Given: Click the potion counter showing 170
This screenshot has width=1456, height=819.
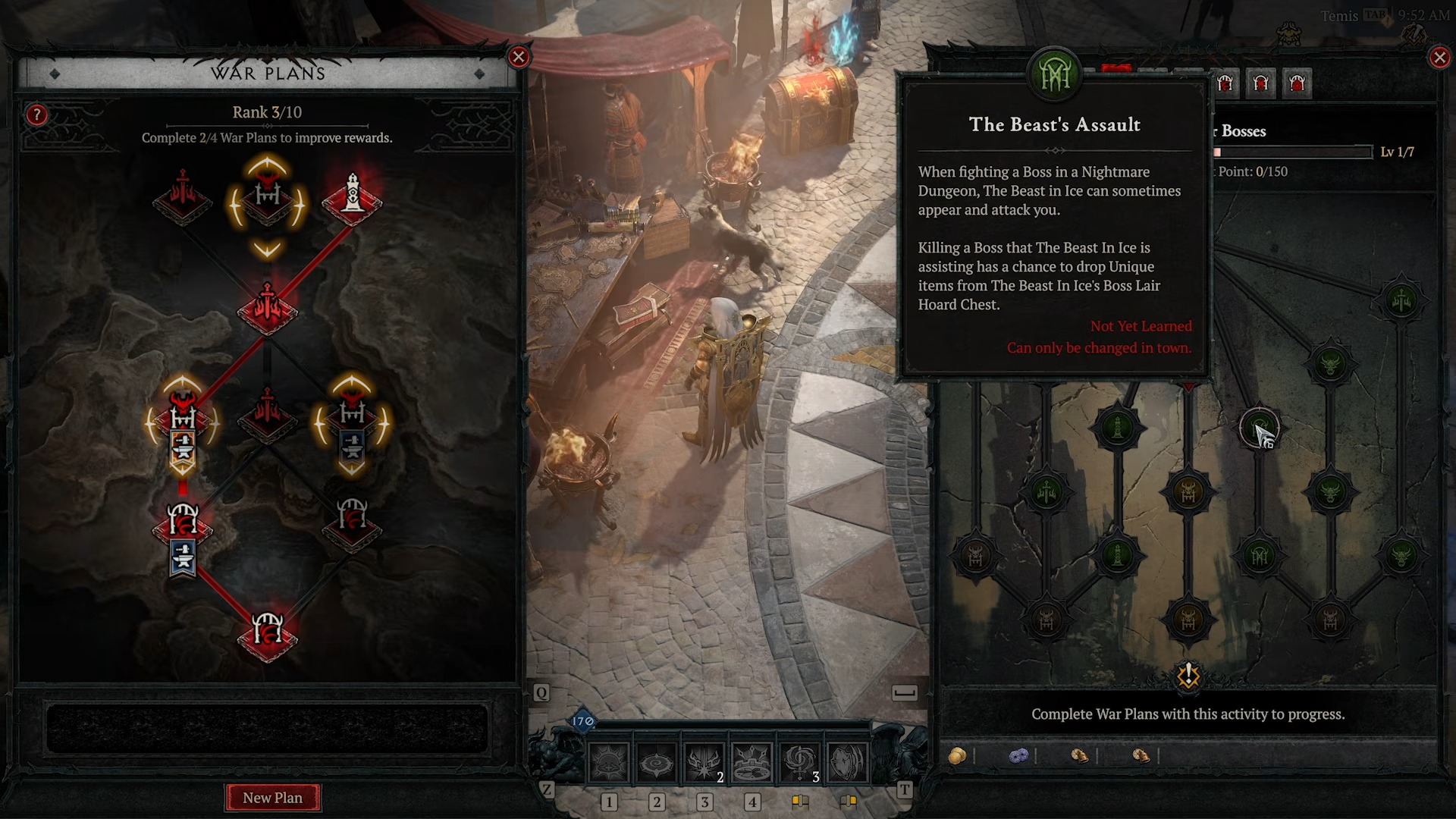Looking at the screenshot, I should (x=581, y=720).
